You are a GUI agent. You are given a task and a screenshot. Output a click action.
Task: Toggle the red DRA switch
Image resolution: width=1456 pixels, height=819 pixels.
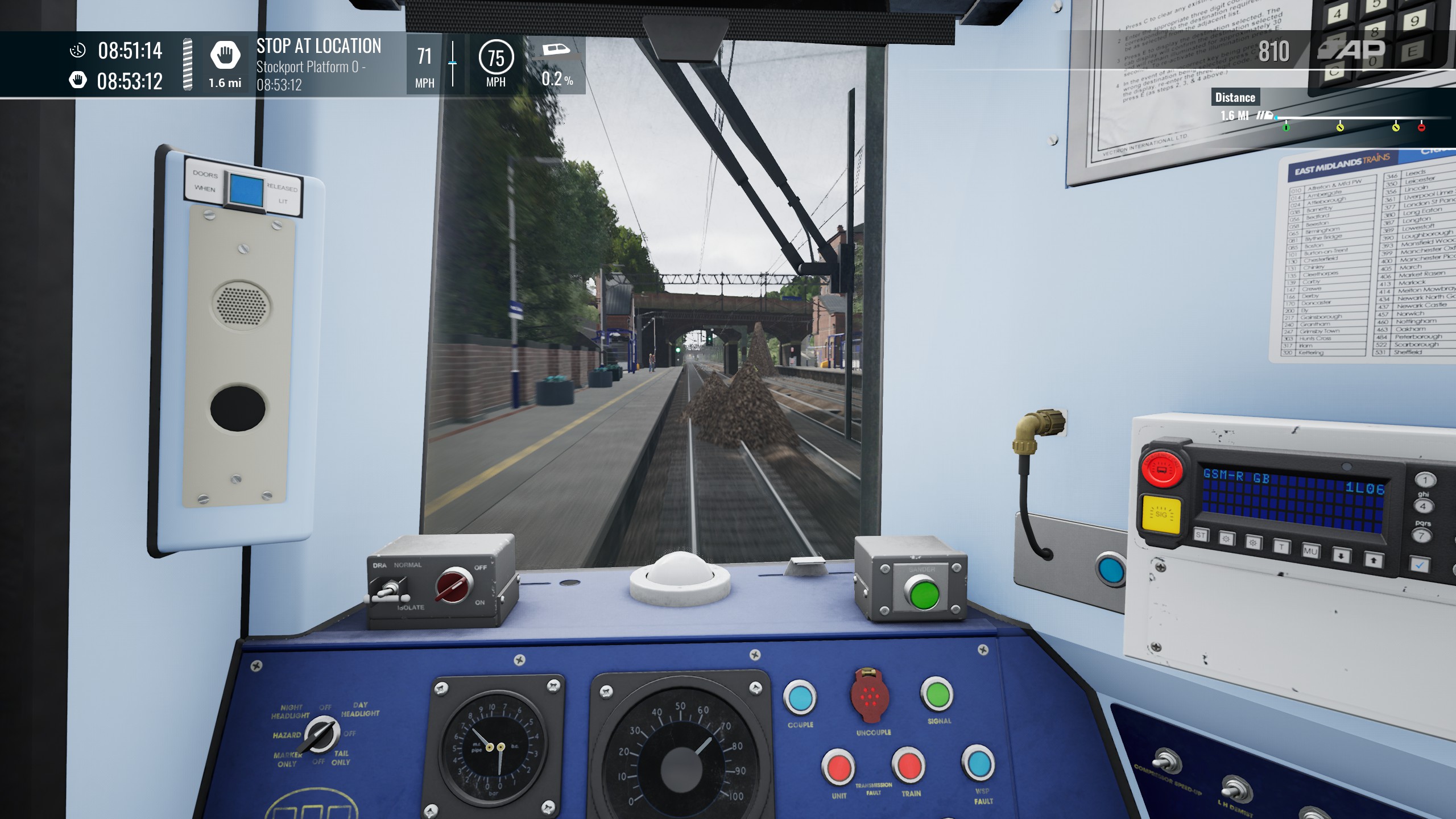click(x=454, y=584)
